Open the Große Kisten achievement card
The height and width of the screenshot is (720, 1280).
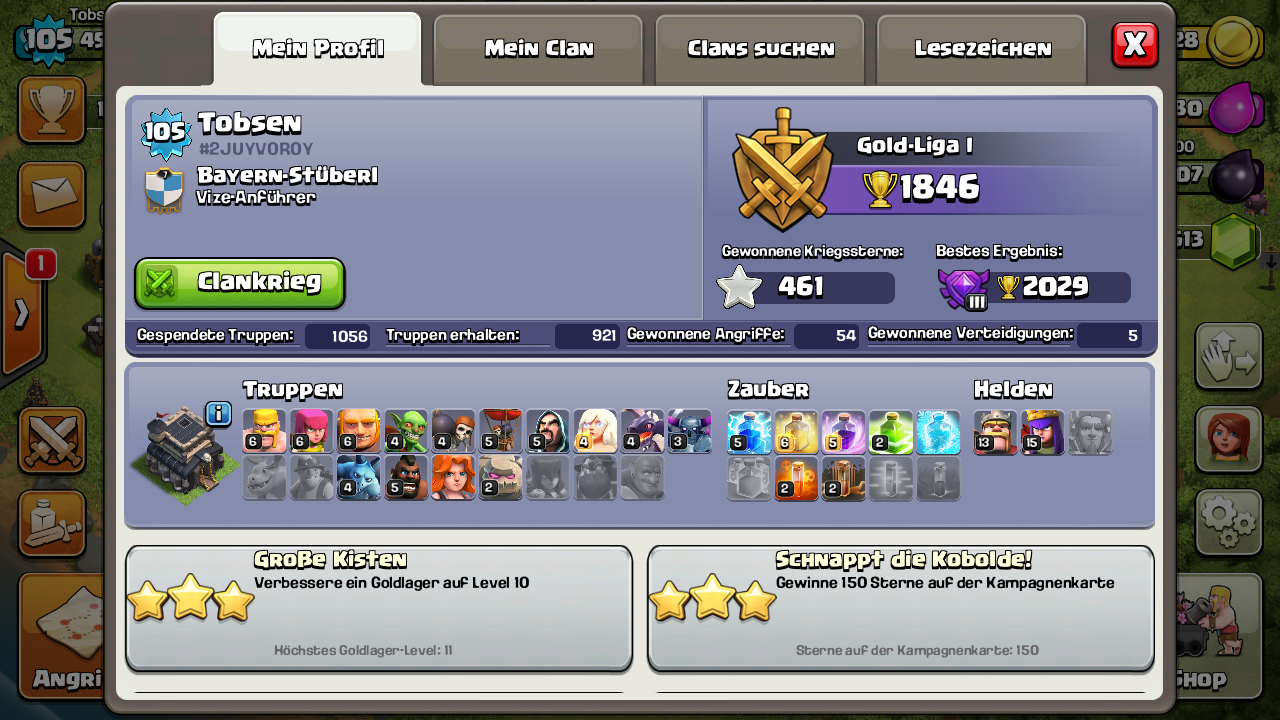(x=379, y=607)
